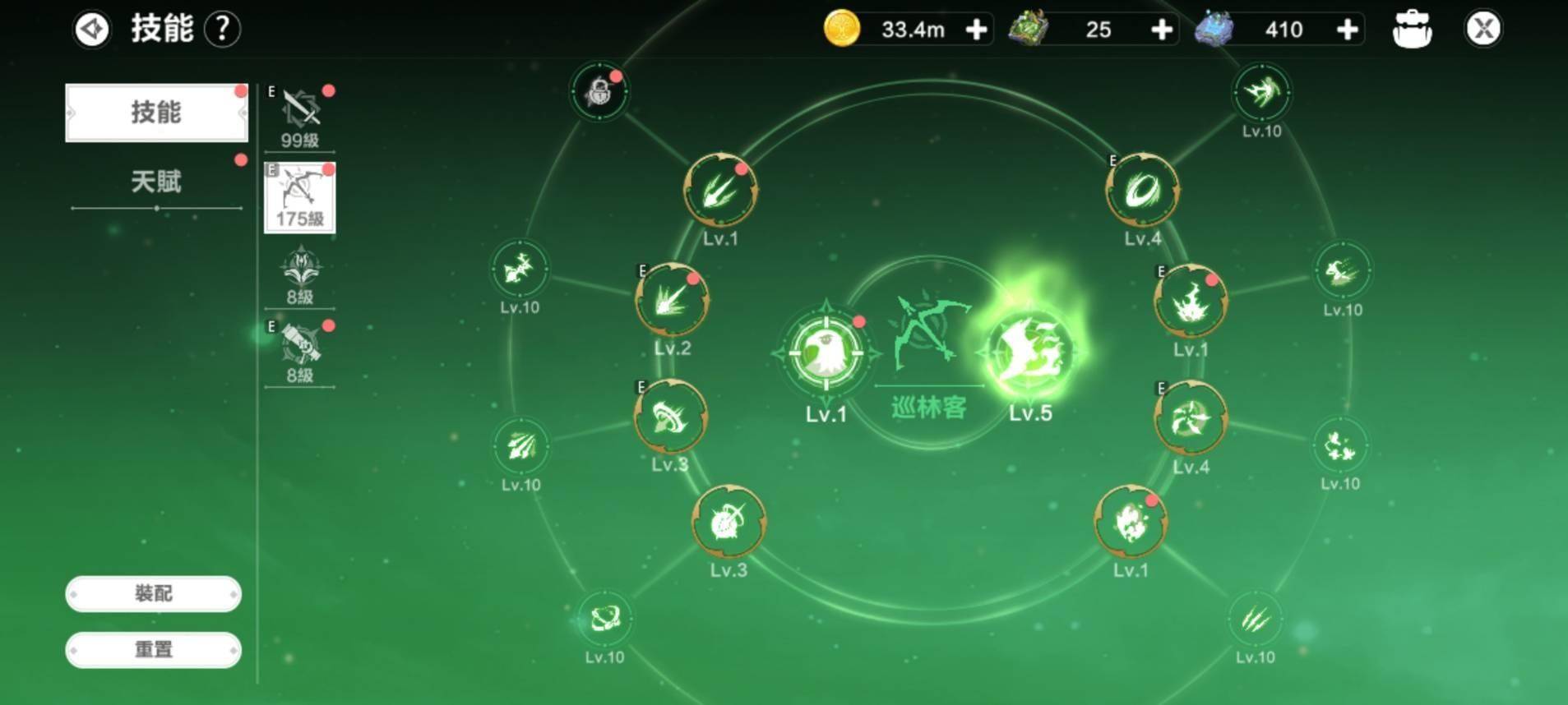1568x705 pixels.
Task: Add more blue crystal currency
Action: pyautogui.click(x=1347, y=30)
